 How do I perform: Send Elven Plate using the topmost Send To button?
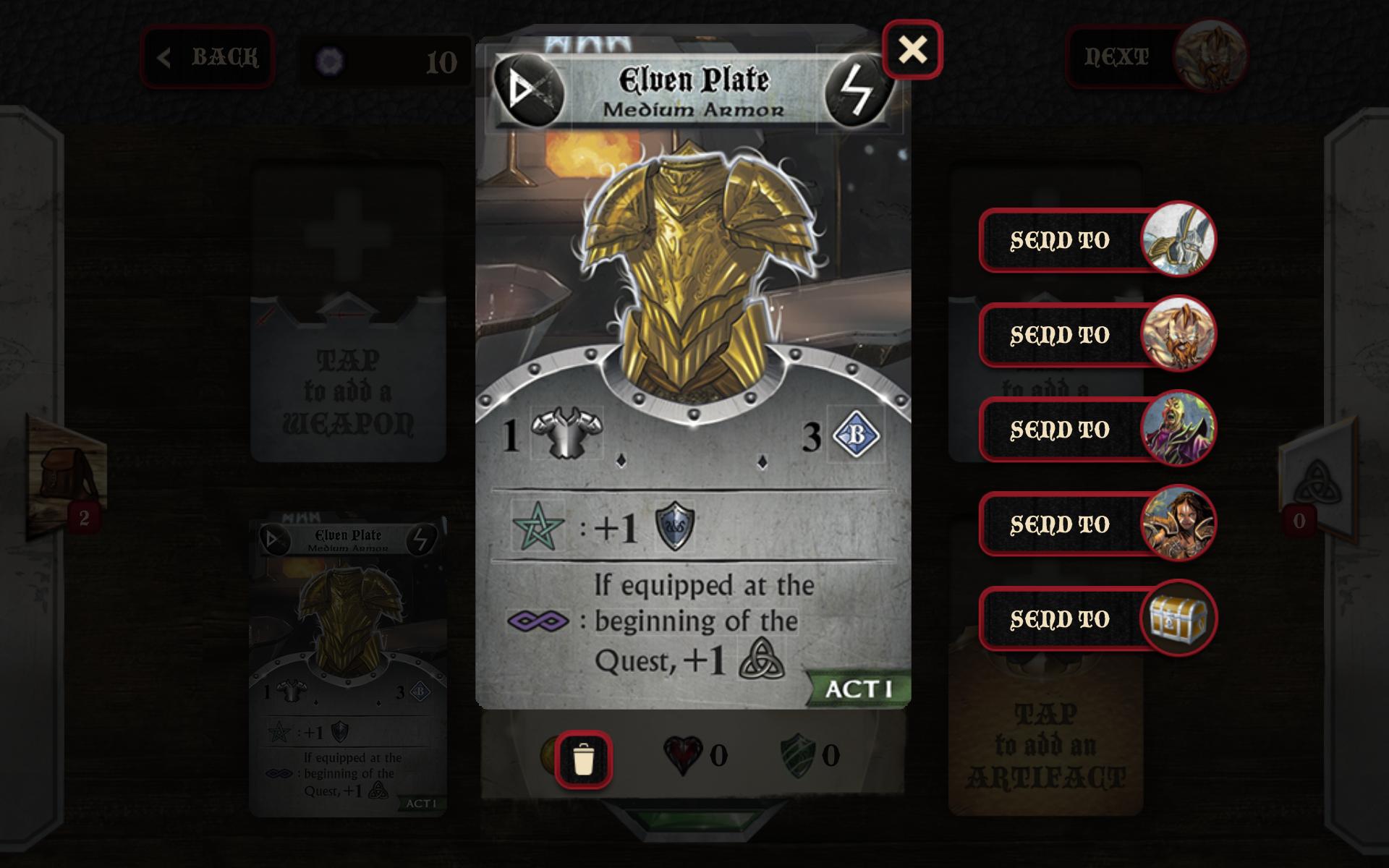click(1060, 240)
